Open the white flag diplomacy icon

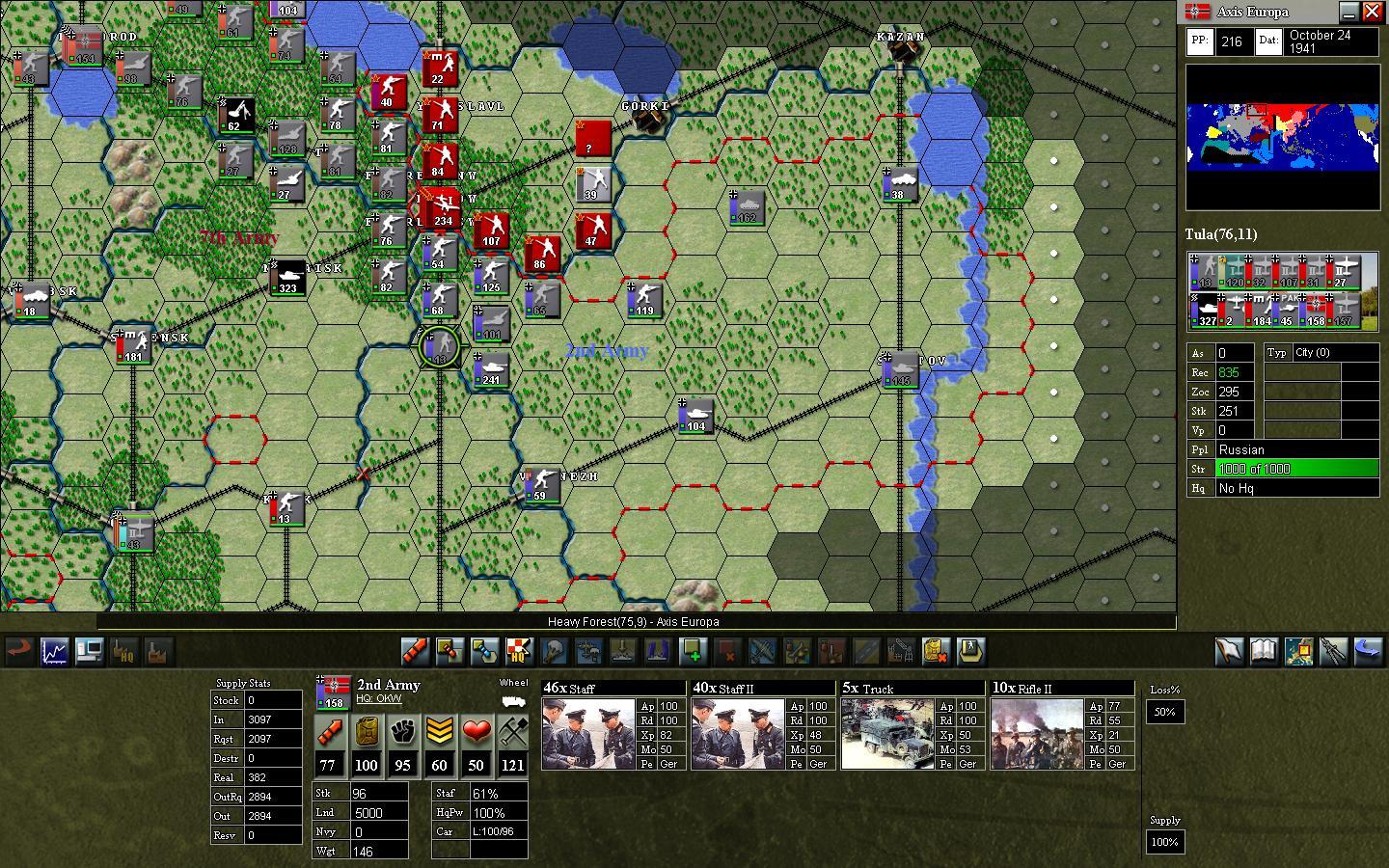1230,651
